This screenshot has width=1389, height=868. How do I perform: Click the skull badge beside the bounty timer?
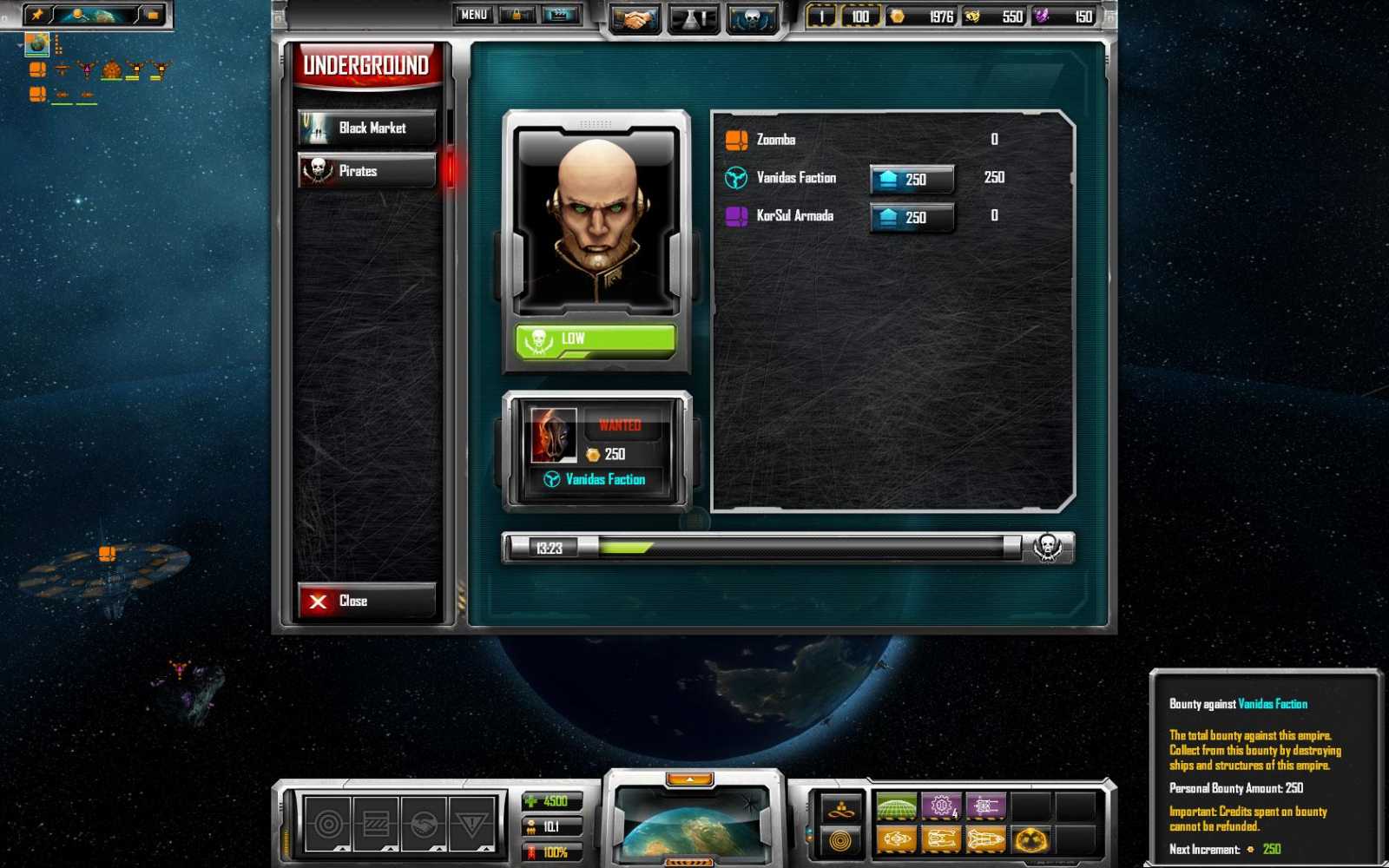[1048, 546]
